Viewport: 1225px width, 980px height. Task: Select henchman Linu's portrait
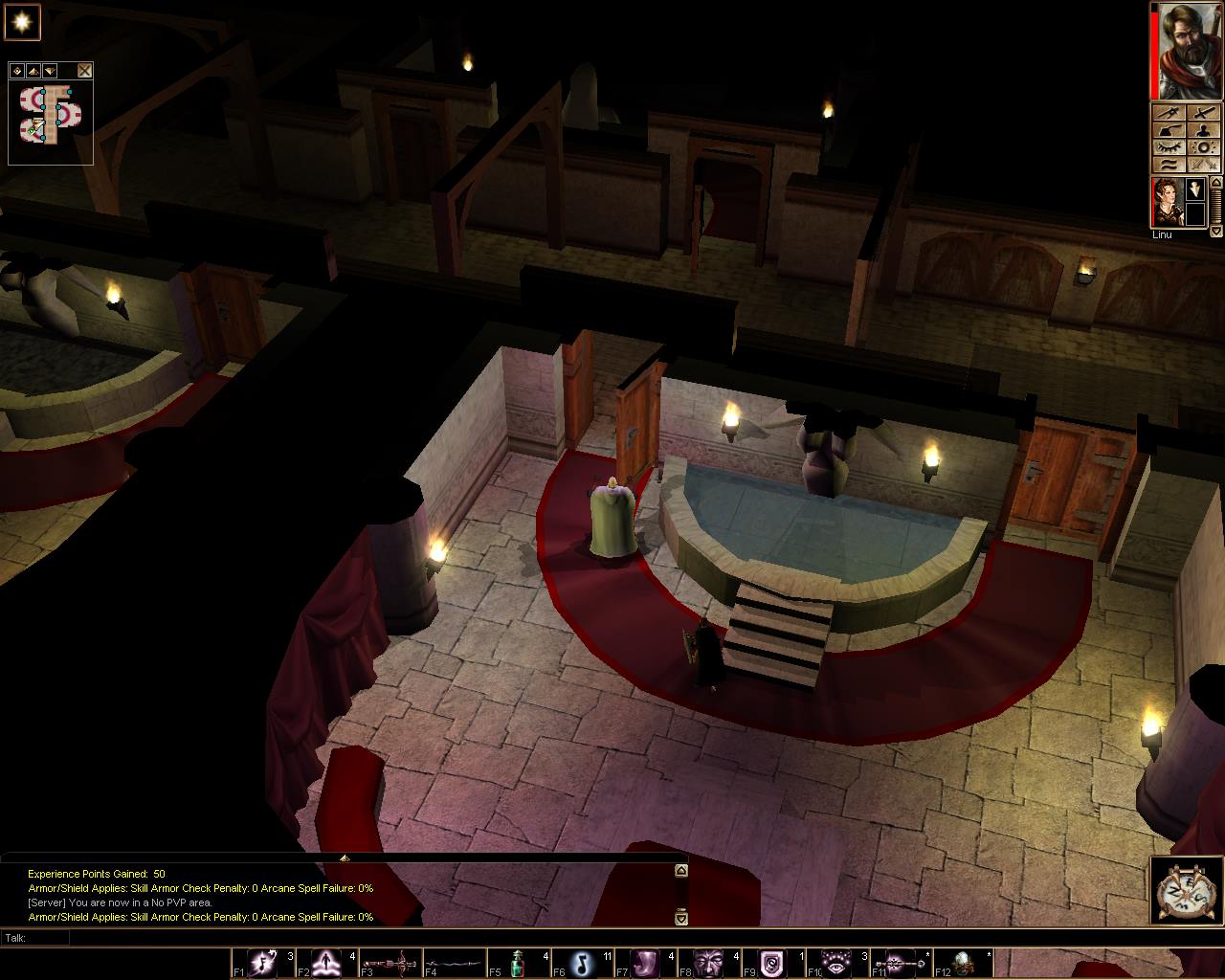(1168, 202)
